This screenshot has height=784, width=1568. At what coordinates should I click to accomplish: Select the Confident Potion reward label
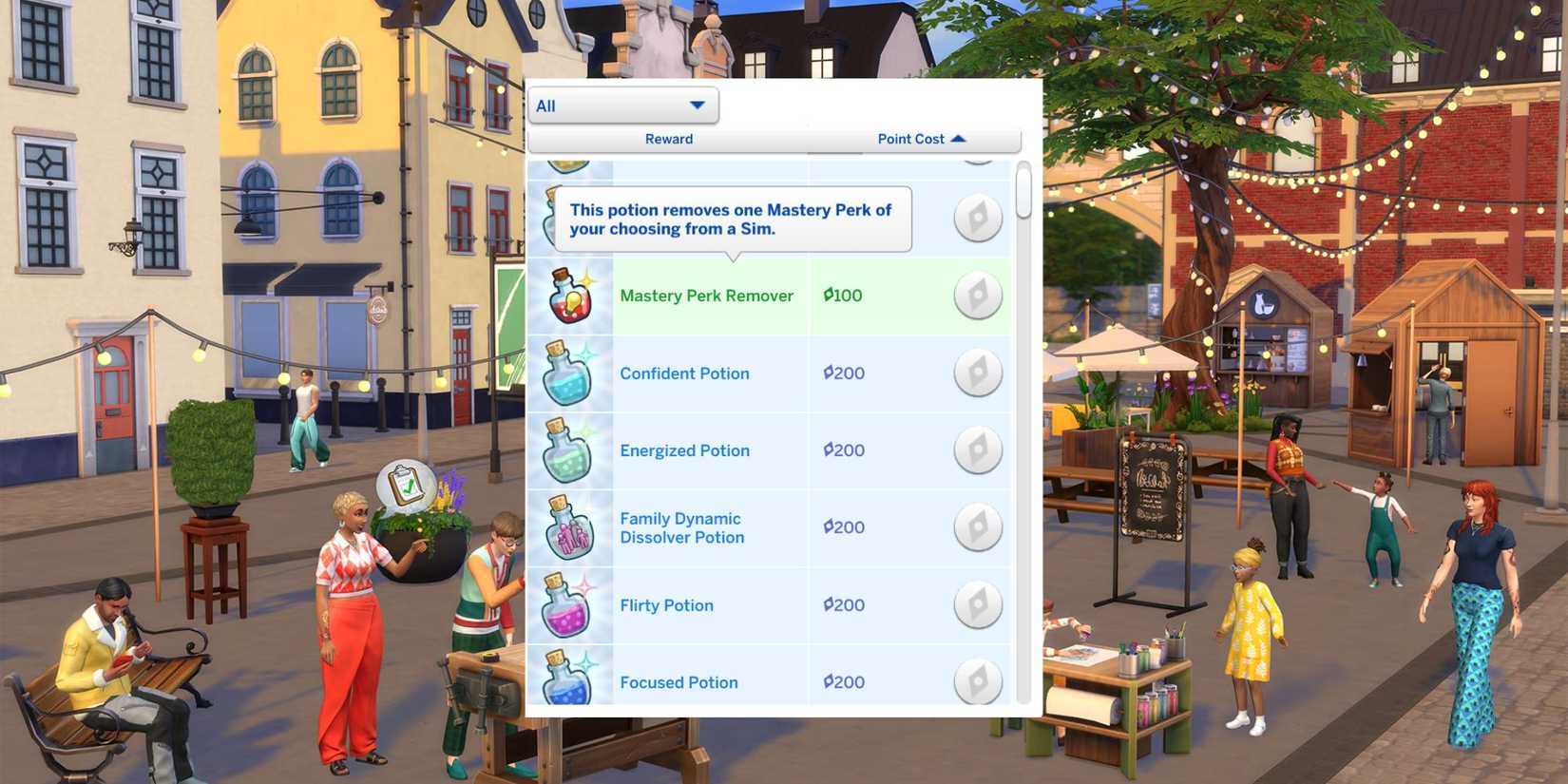point(684,373)
